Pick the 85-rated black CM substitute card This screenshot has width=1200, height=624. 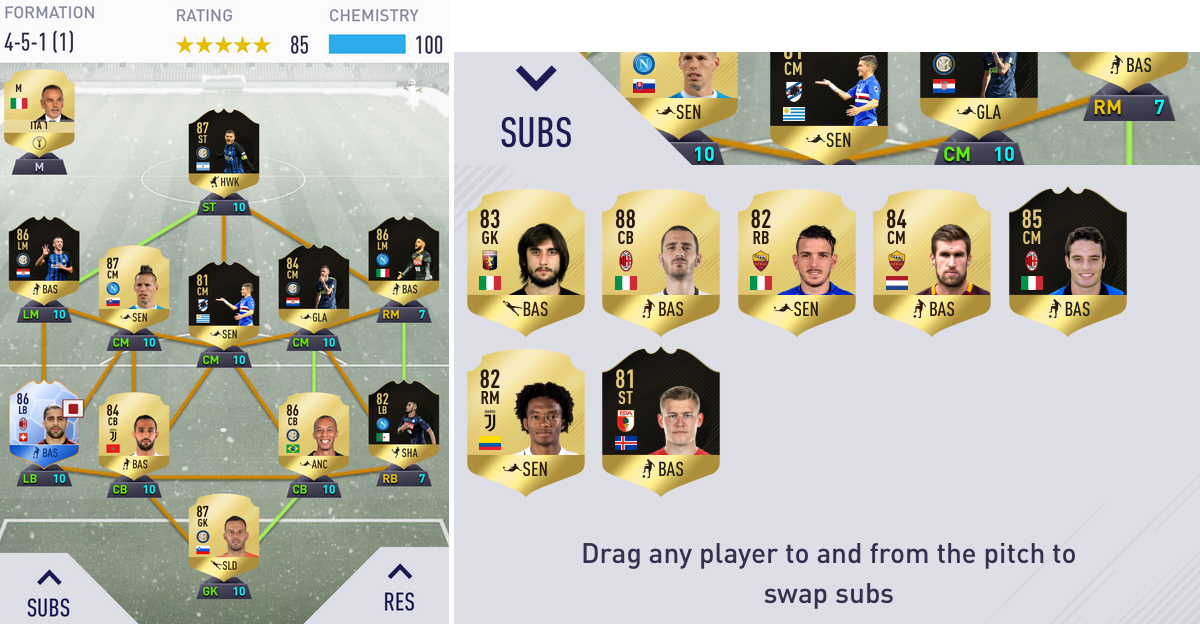tap(1067, 254)
